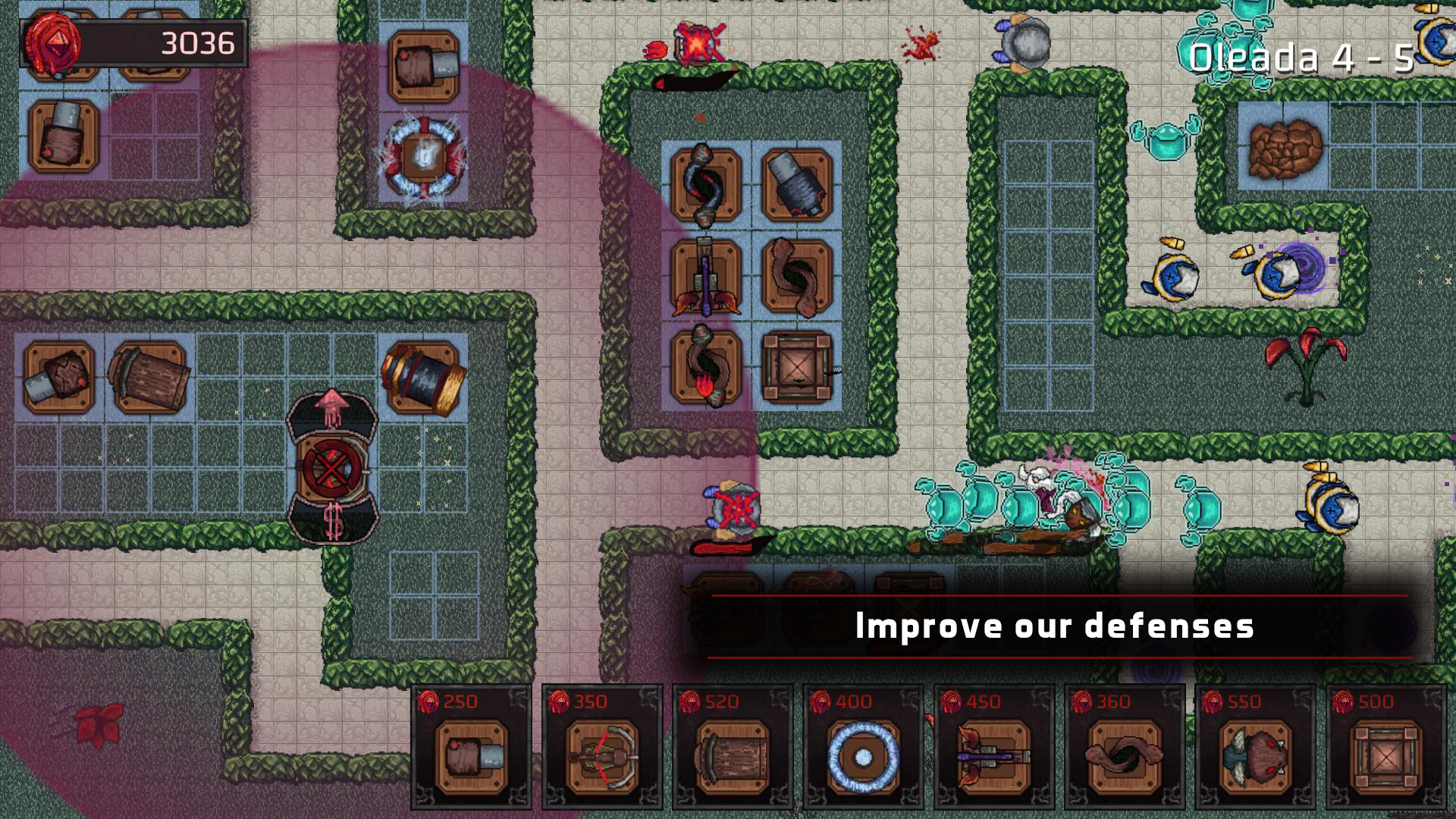The width and height of the screenshot is (1456, 819).
Task: Click the currency counter showing 3036
Action: [199, 41]
